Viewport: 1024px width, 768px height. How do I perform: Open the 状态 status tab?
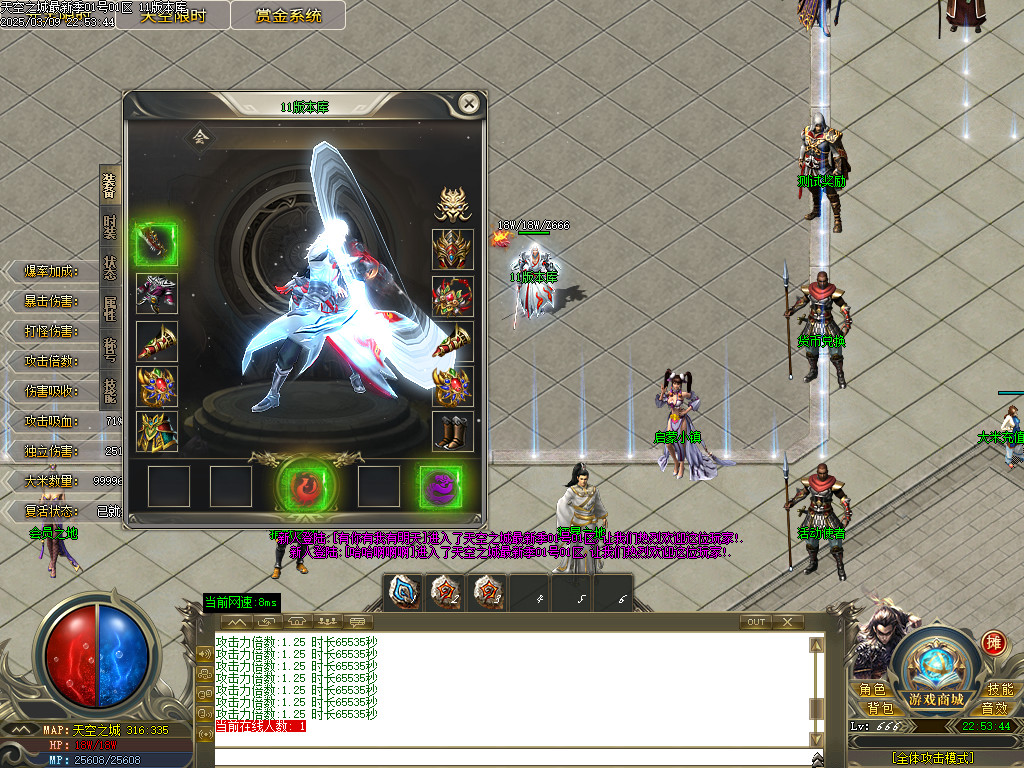110,268
